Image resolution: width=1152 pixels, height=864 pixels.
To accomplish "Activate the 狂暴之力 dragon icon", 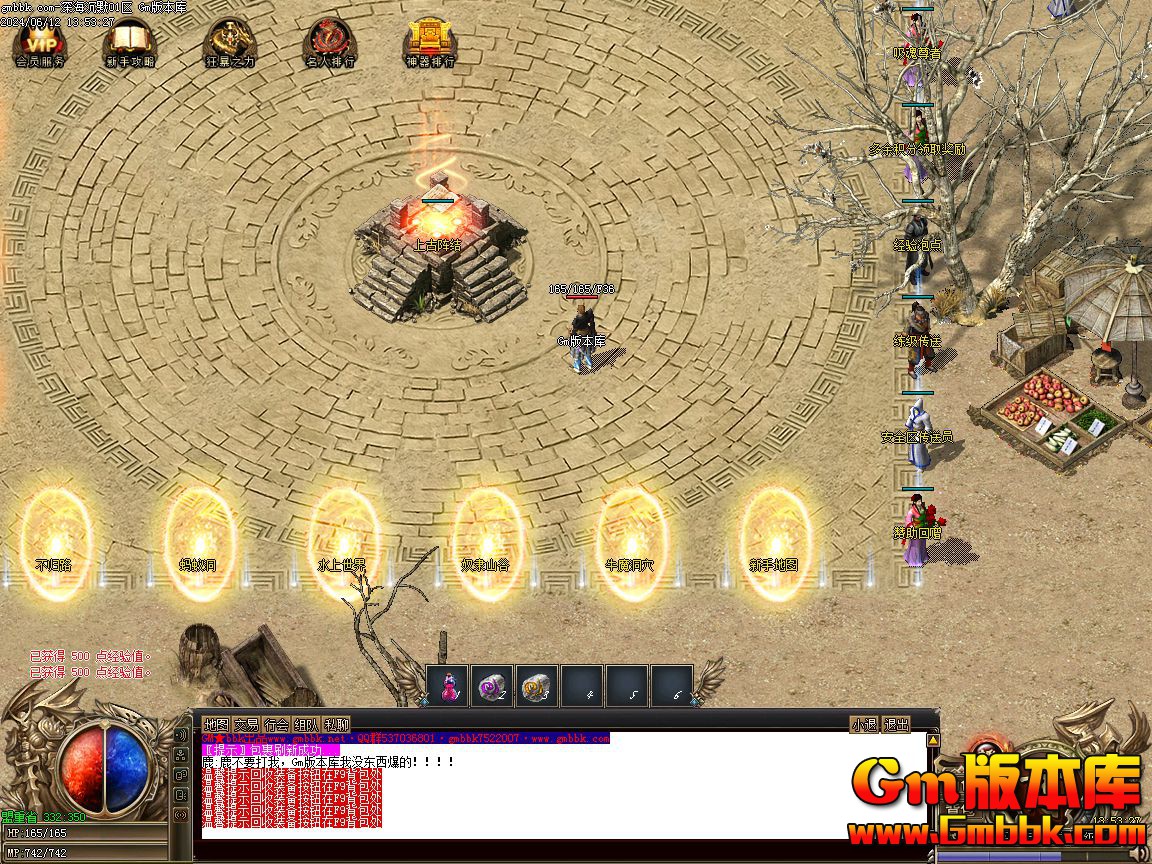I will (230, 42).
